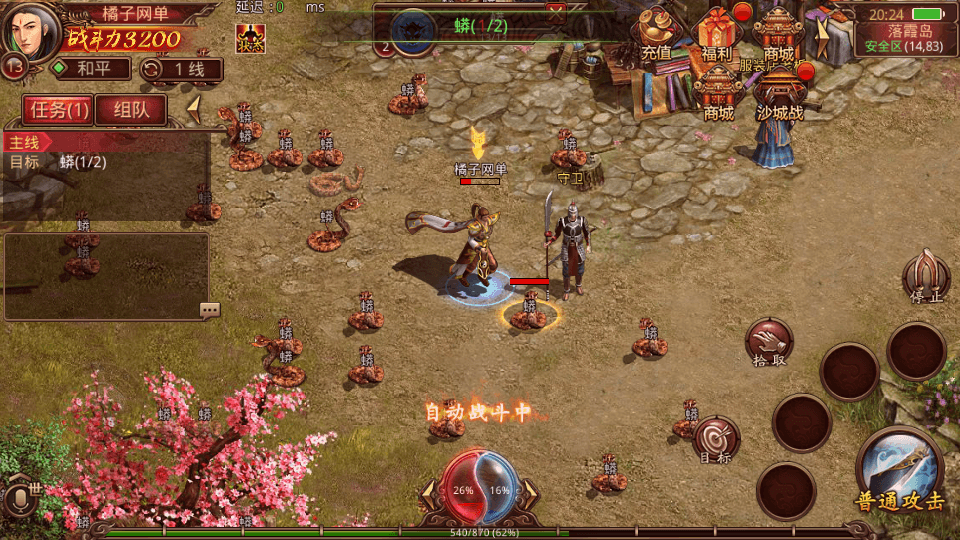960x540 pixels.
Task: Open the 状态 status buff icon
Action: [x=250, y=39]
